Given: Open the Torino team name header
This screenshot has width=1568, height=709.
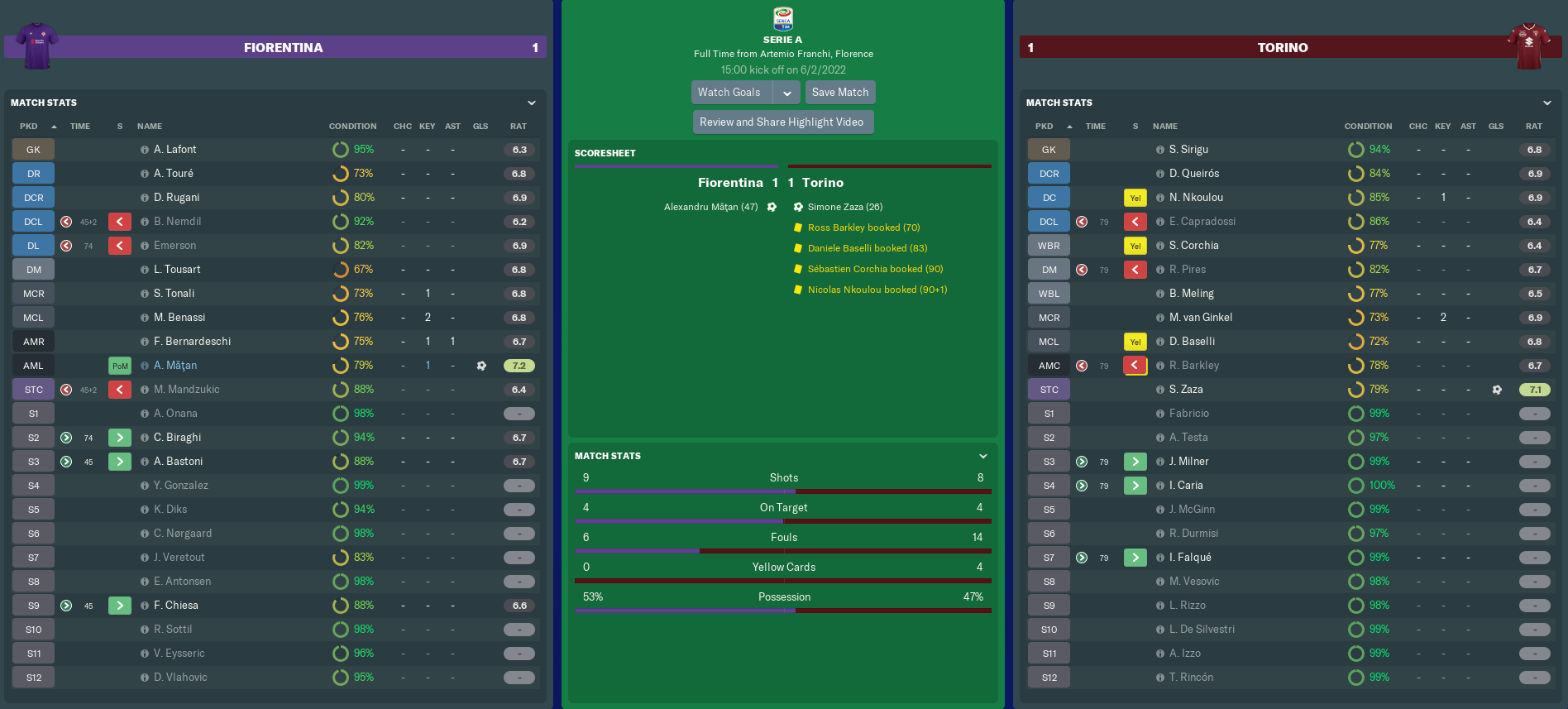Looking at the screenshot, I should tap(1282, 48).
